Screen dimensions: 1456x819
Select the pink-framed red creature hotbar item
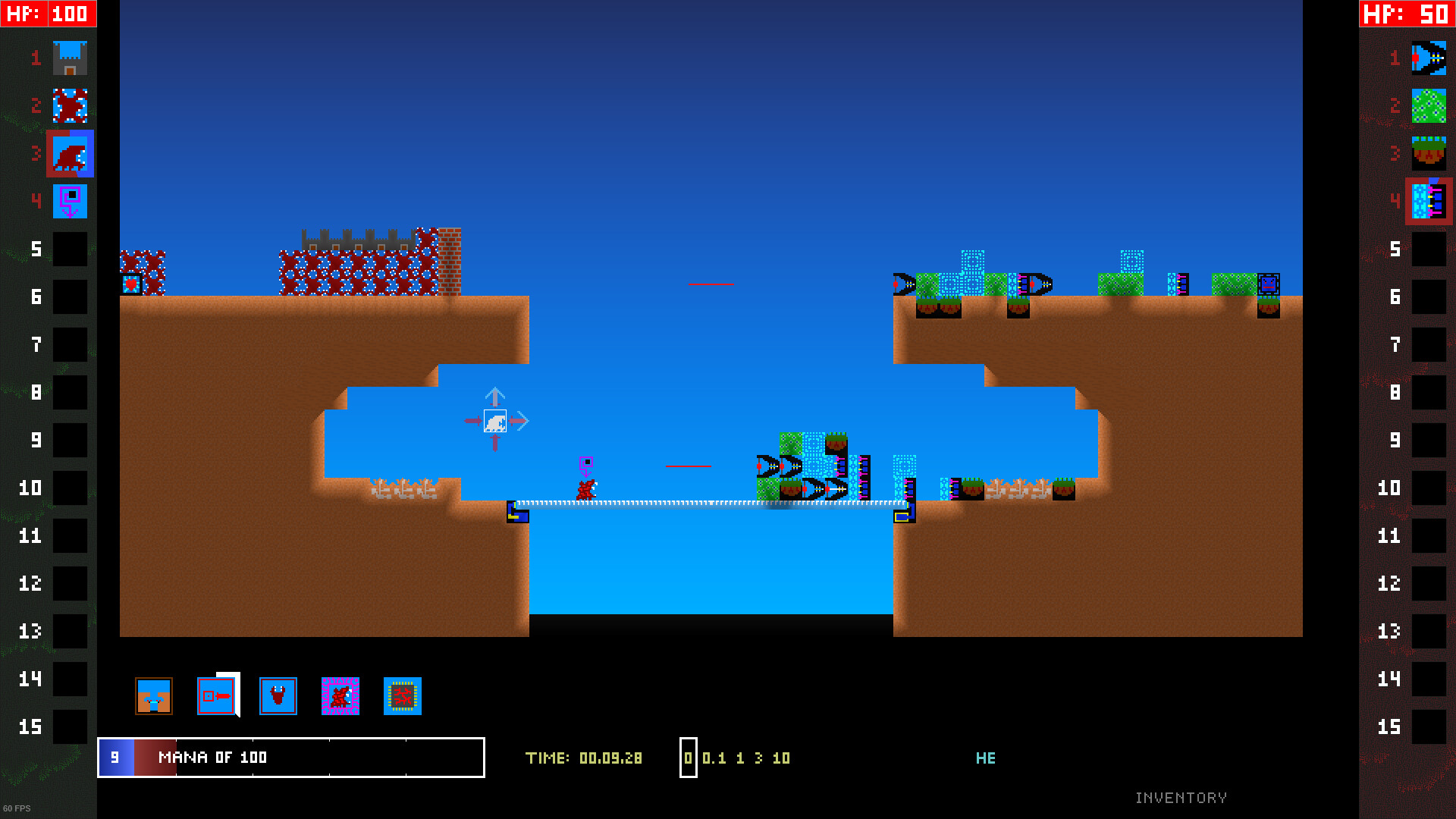(340, 696)
